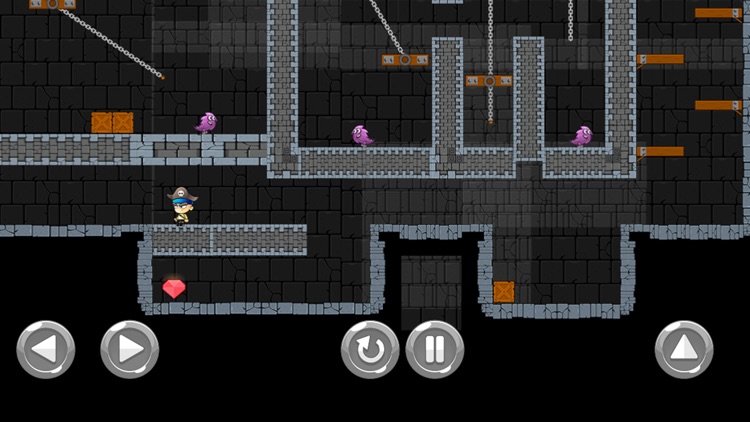Restart the level with the circular arrow button
The width and height of the screenshot is (750, 422).
370,350
